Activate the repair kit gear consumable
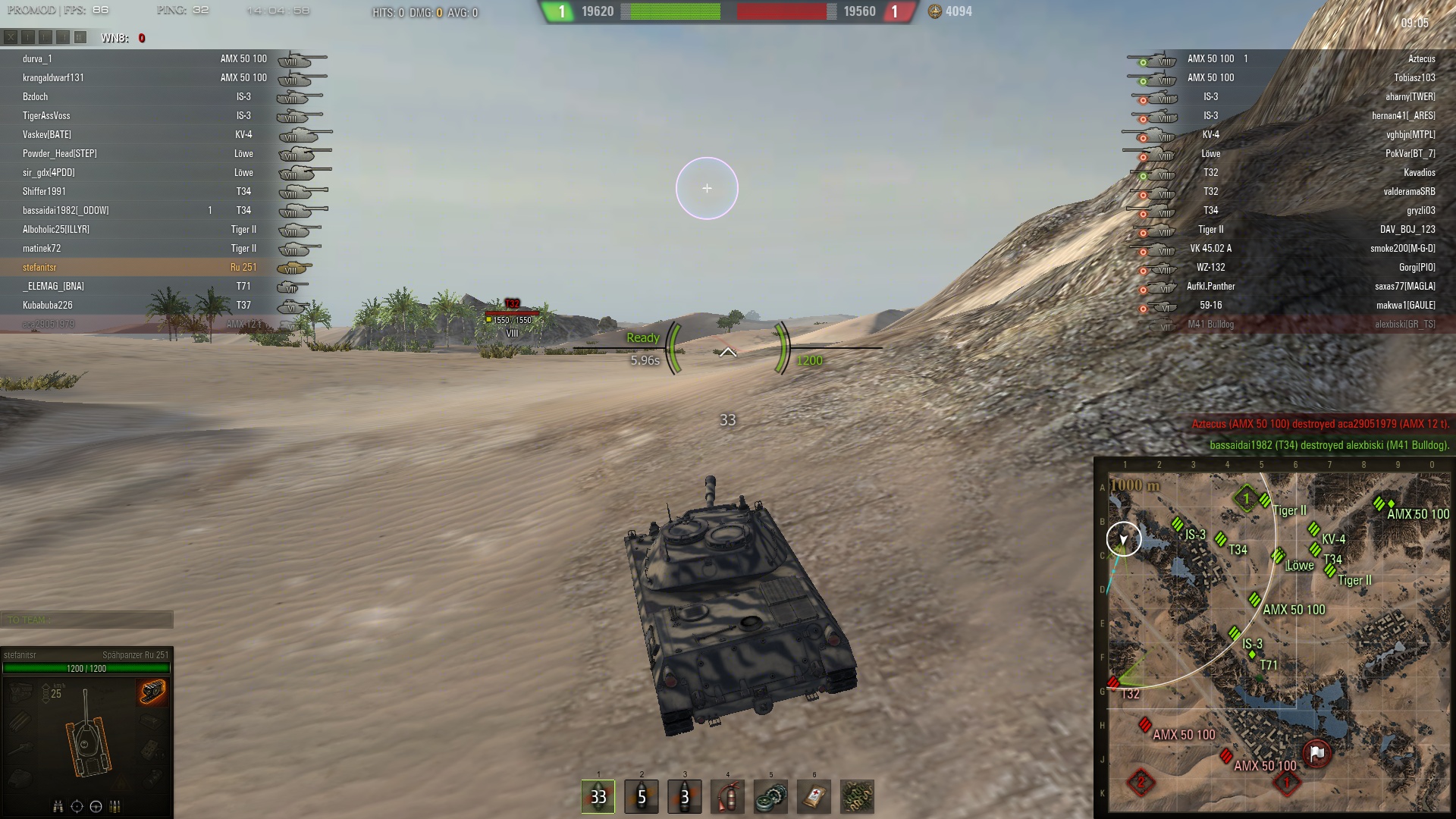The width and height of the screenshot is (1456, 819). point(771,796)
